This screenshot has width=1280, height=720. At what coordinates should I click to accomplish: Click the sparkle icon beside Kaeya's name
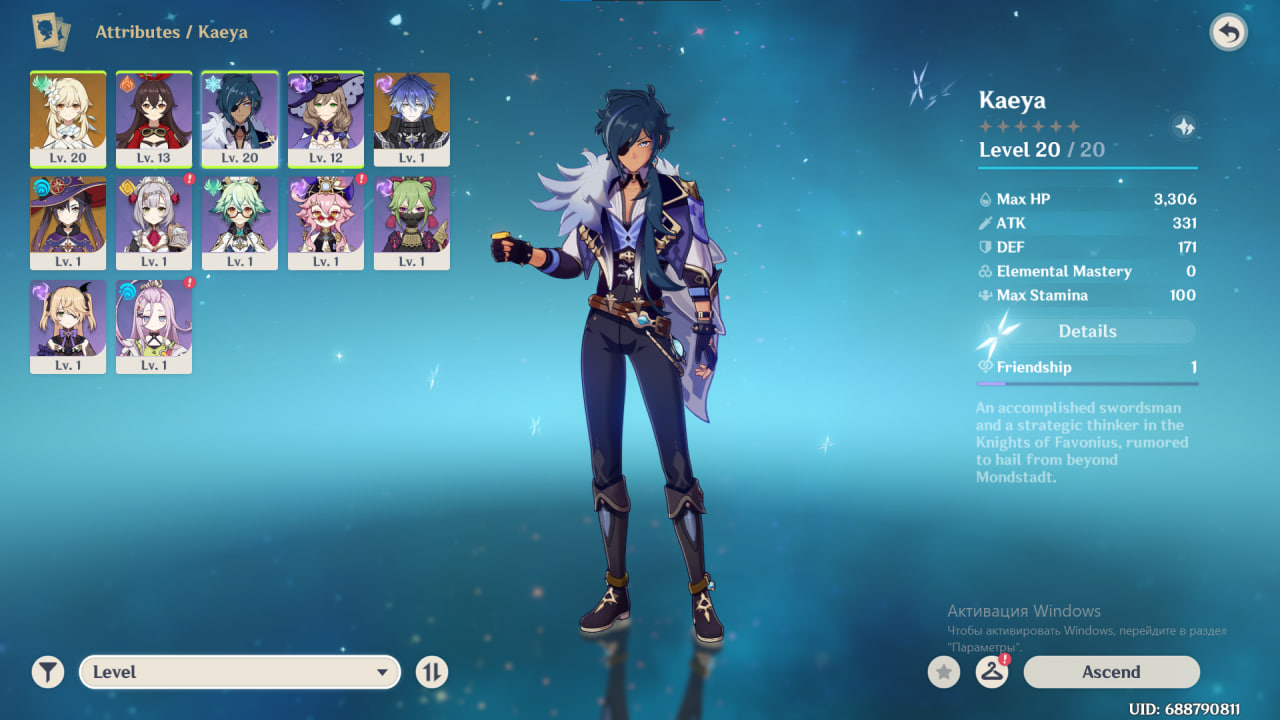tap(1184, 127)
